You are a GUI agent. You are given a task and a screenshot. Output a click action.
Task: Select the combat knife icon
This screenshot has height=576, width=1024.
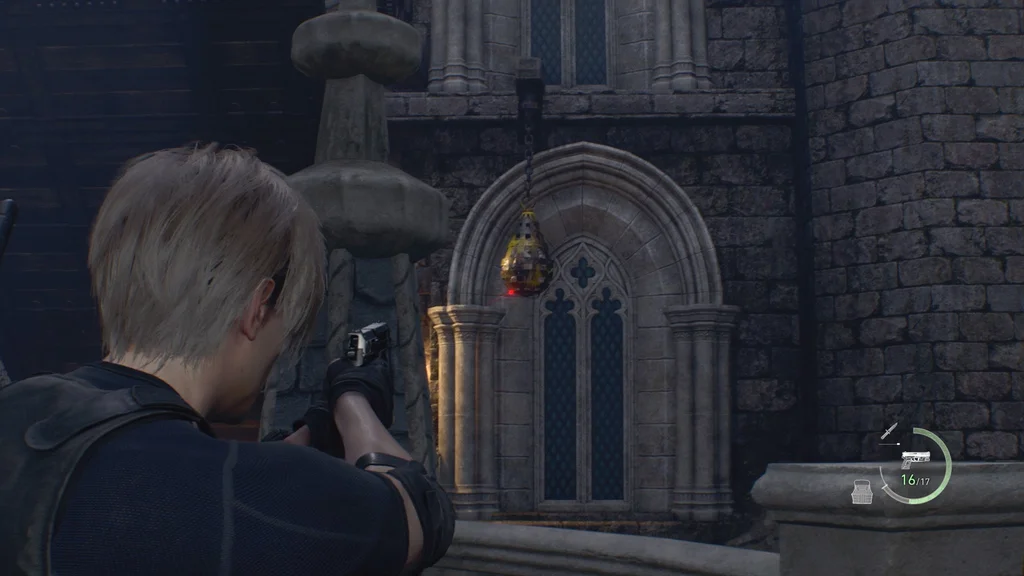889,431
